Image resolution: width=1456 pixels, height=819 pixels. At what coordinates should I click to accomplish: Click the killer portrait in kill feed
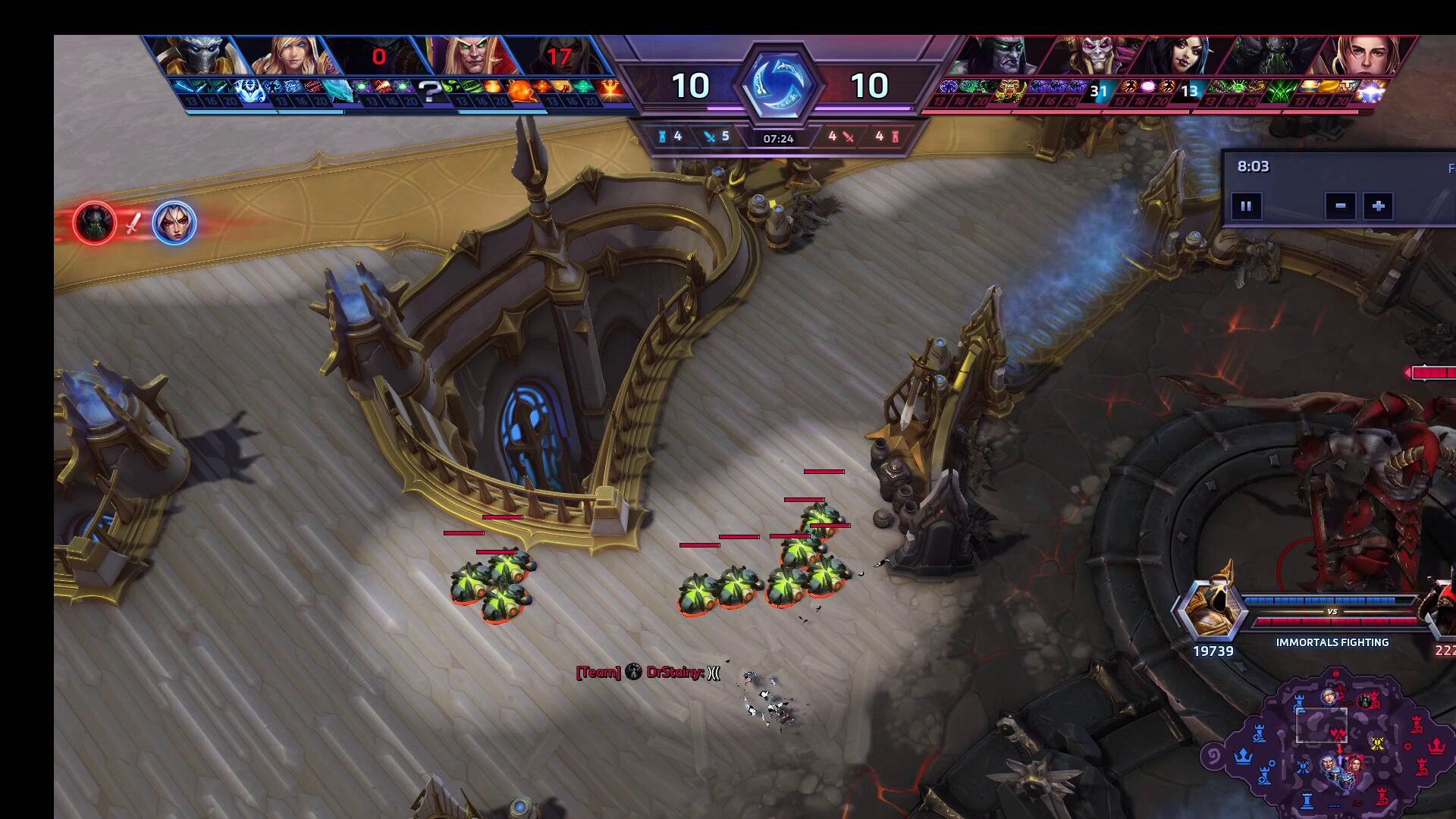(96, 223)
